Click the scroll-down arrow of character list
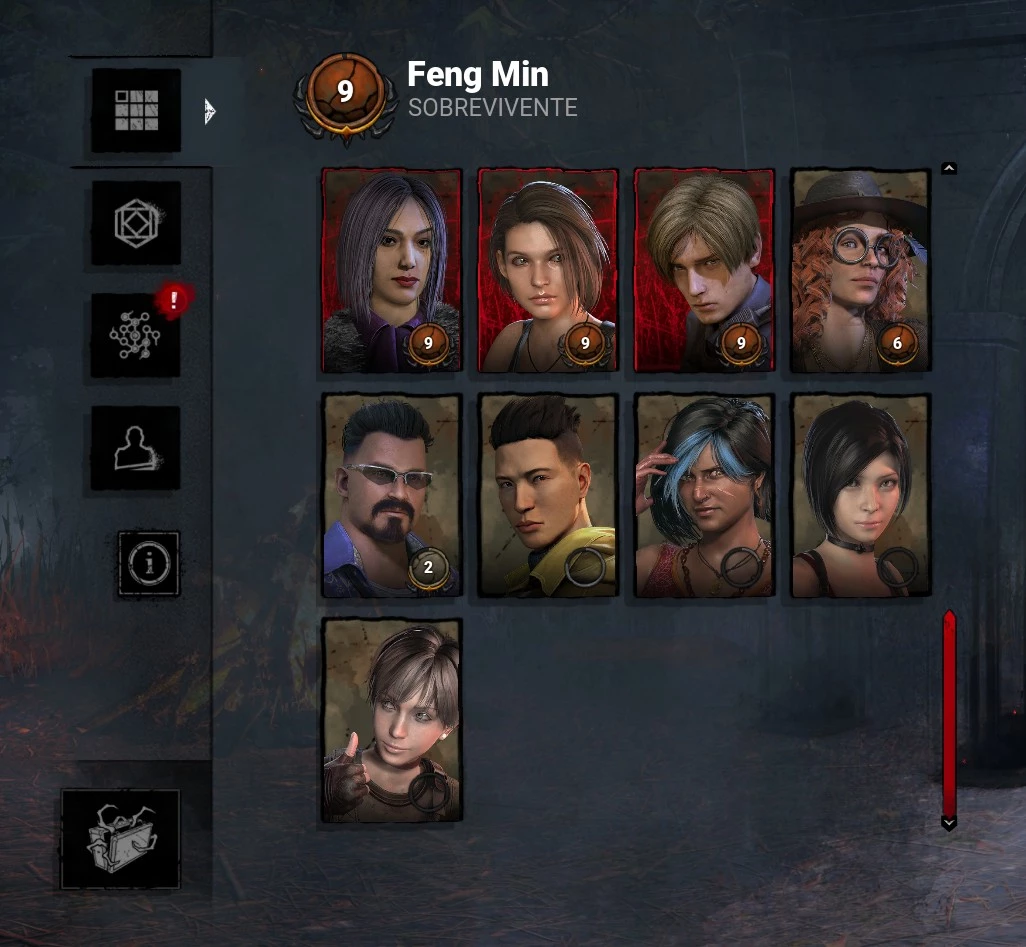Viewport: 1026px width, 947px height. click(949, 823)
